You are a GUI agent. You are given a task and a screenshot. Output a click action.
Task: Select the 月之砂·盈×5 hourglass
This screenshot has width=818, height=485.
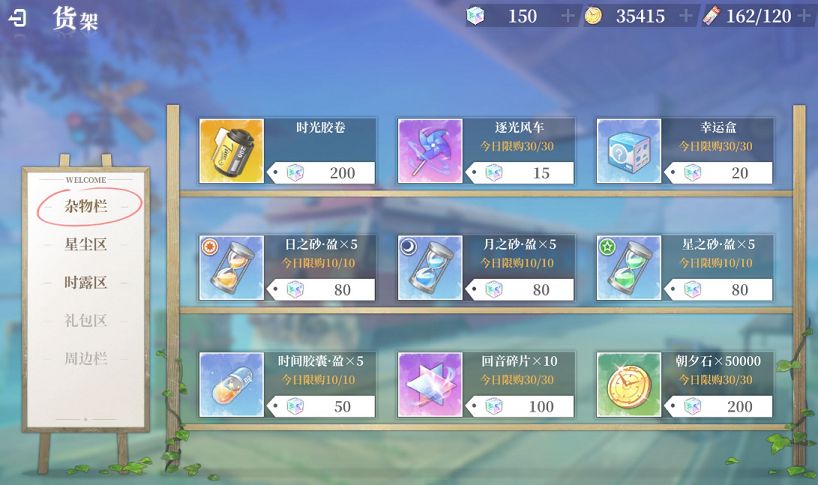tap(486, 268)
